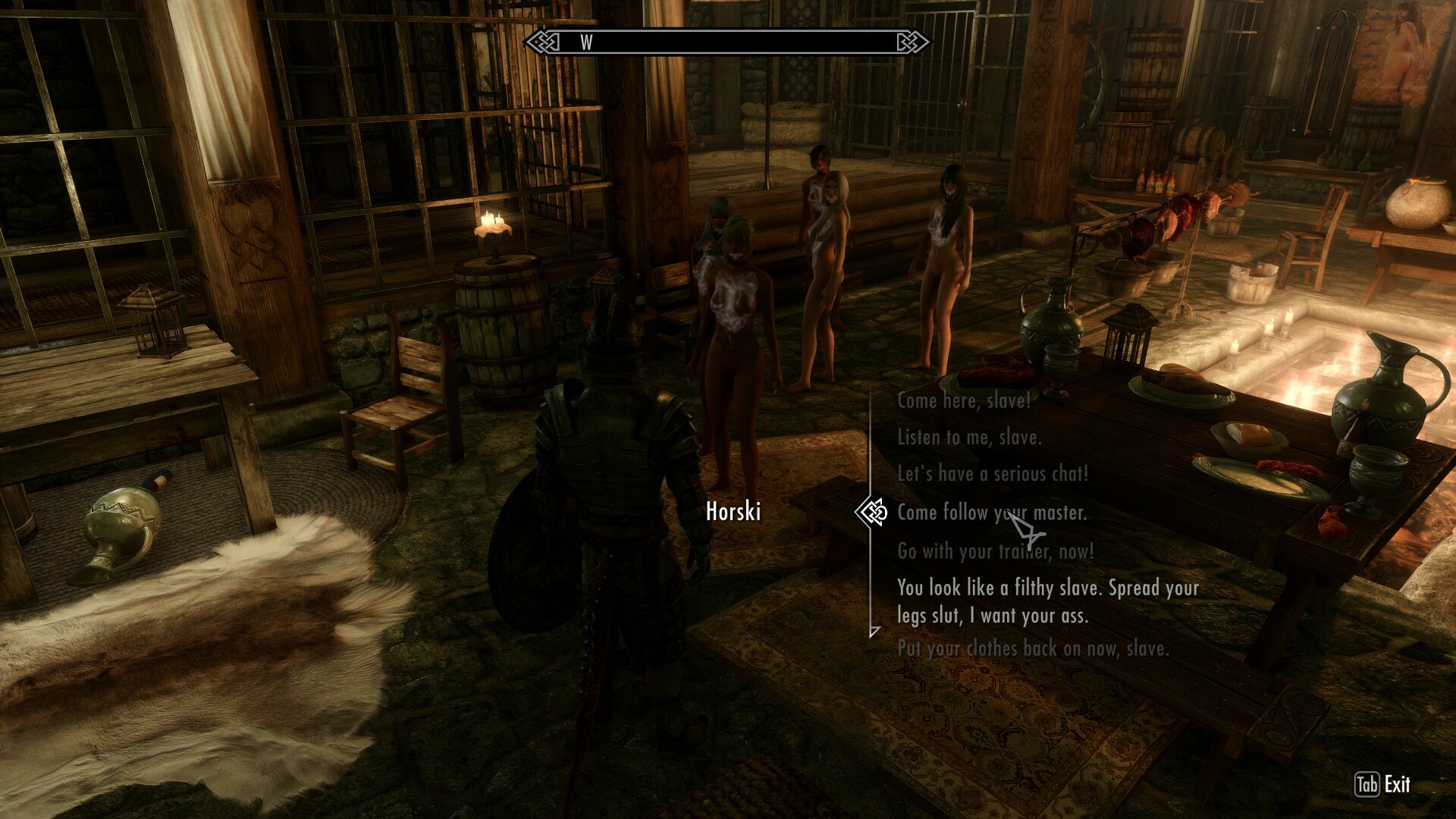Select 'Go with your trainer, now!'
Image resolution: width=1456 pixels, height=819 pixels.
[996, 552]
